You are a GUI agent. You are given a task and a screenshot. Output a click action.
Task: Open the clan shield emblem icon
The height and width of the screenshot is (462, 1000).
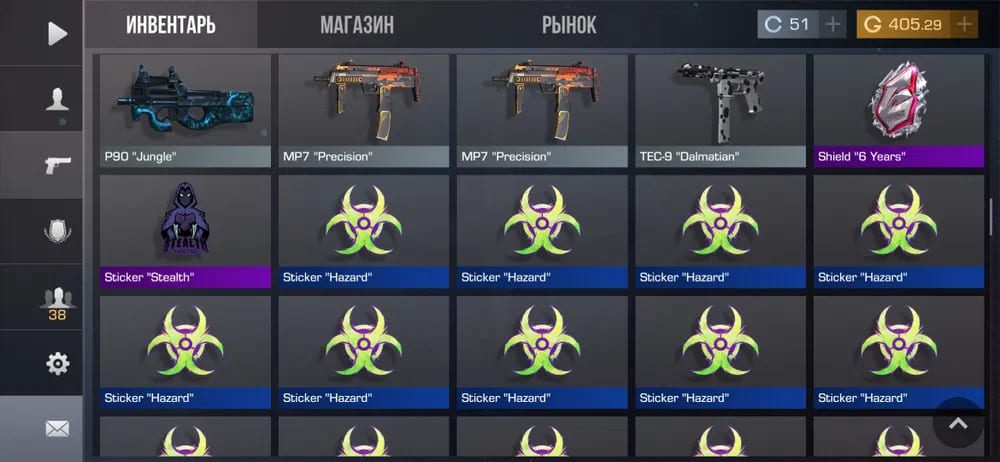click(57, 232)
